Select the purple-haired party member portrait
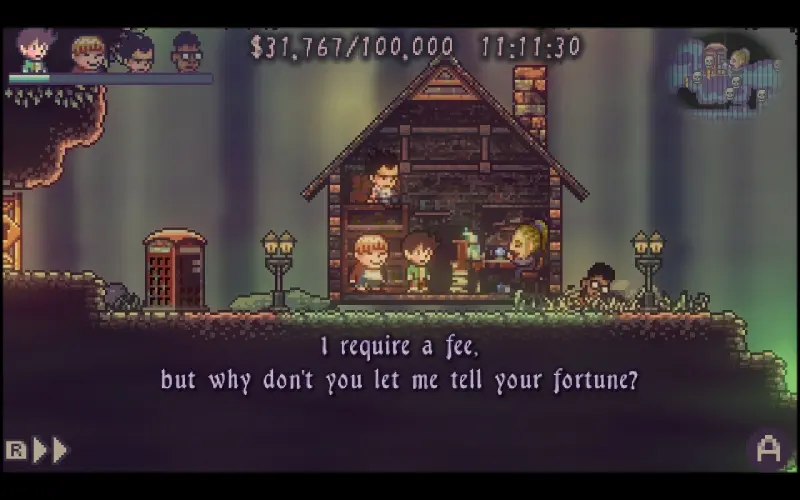Screen dimensions: 800x500 [x=33, y=49]
